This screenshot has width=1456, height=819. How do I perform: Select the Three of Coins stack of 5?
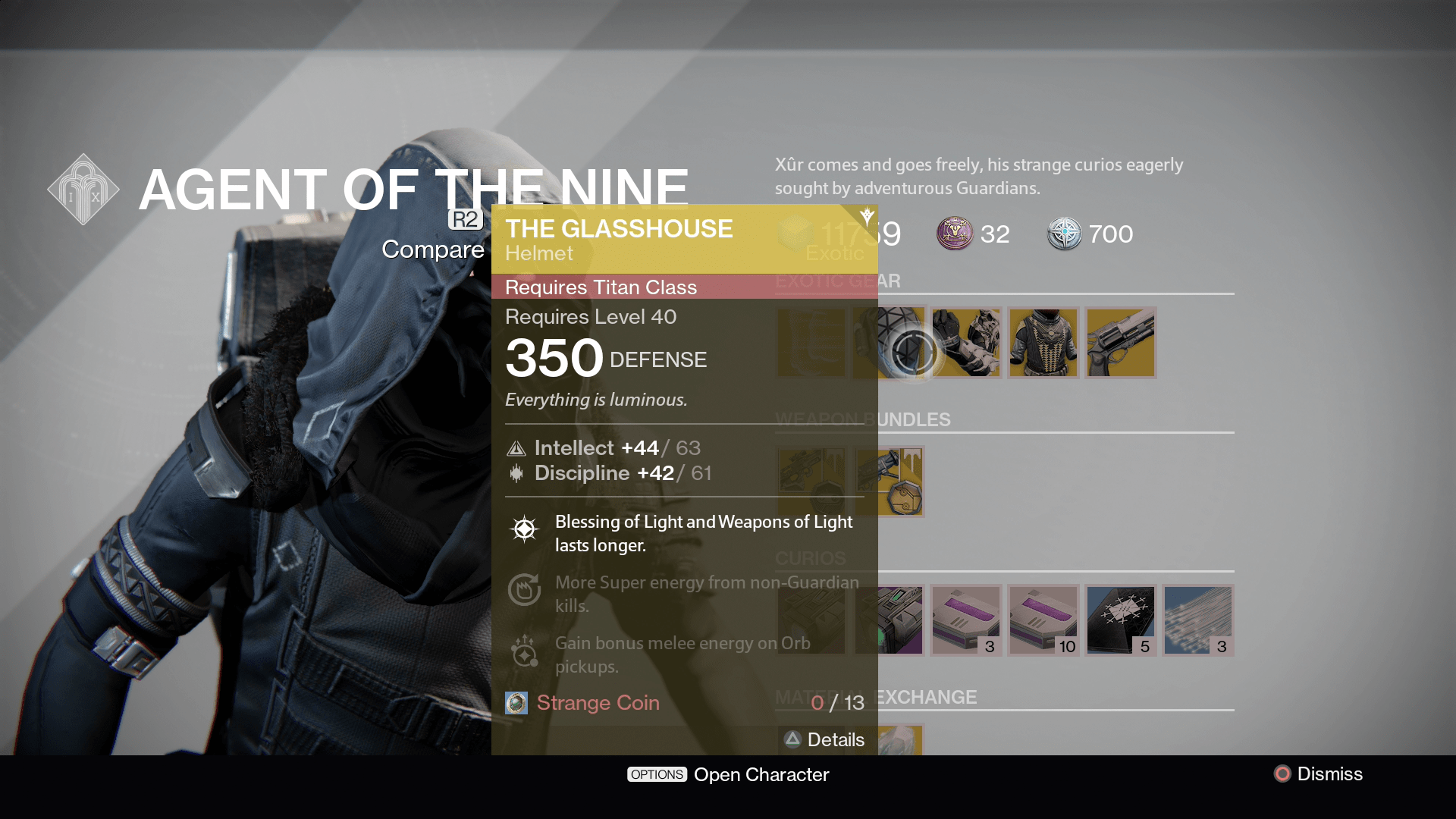pos(1121,620)
